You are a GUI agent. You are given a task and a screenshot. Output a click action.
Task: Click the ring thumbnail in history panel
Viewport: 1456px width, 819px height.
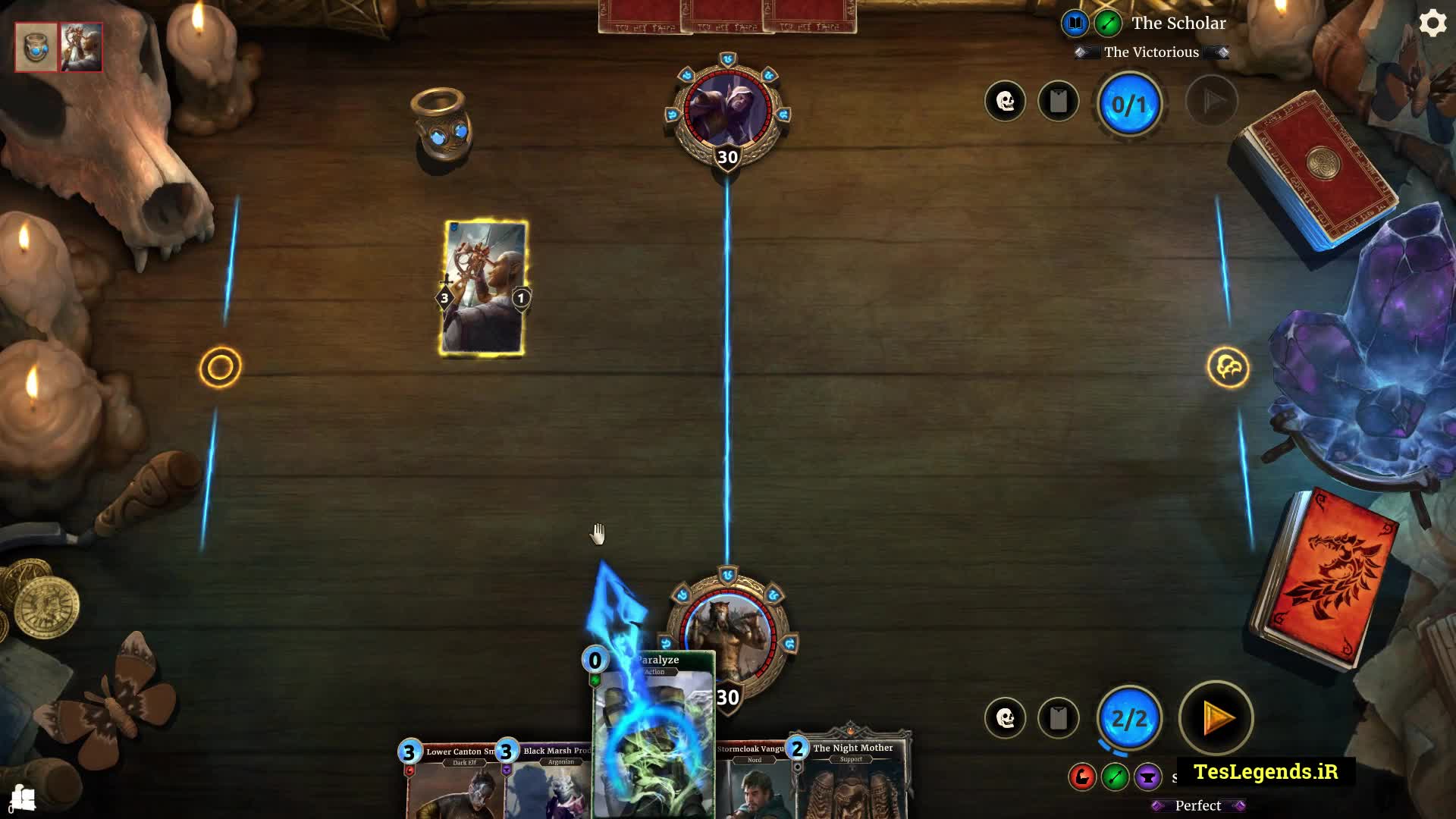[x=36, y=47]
